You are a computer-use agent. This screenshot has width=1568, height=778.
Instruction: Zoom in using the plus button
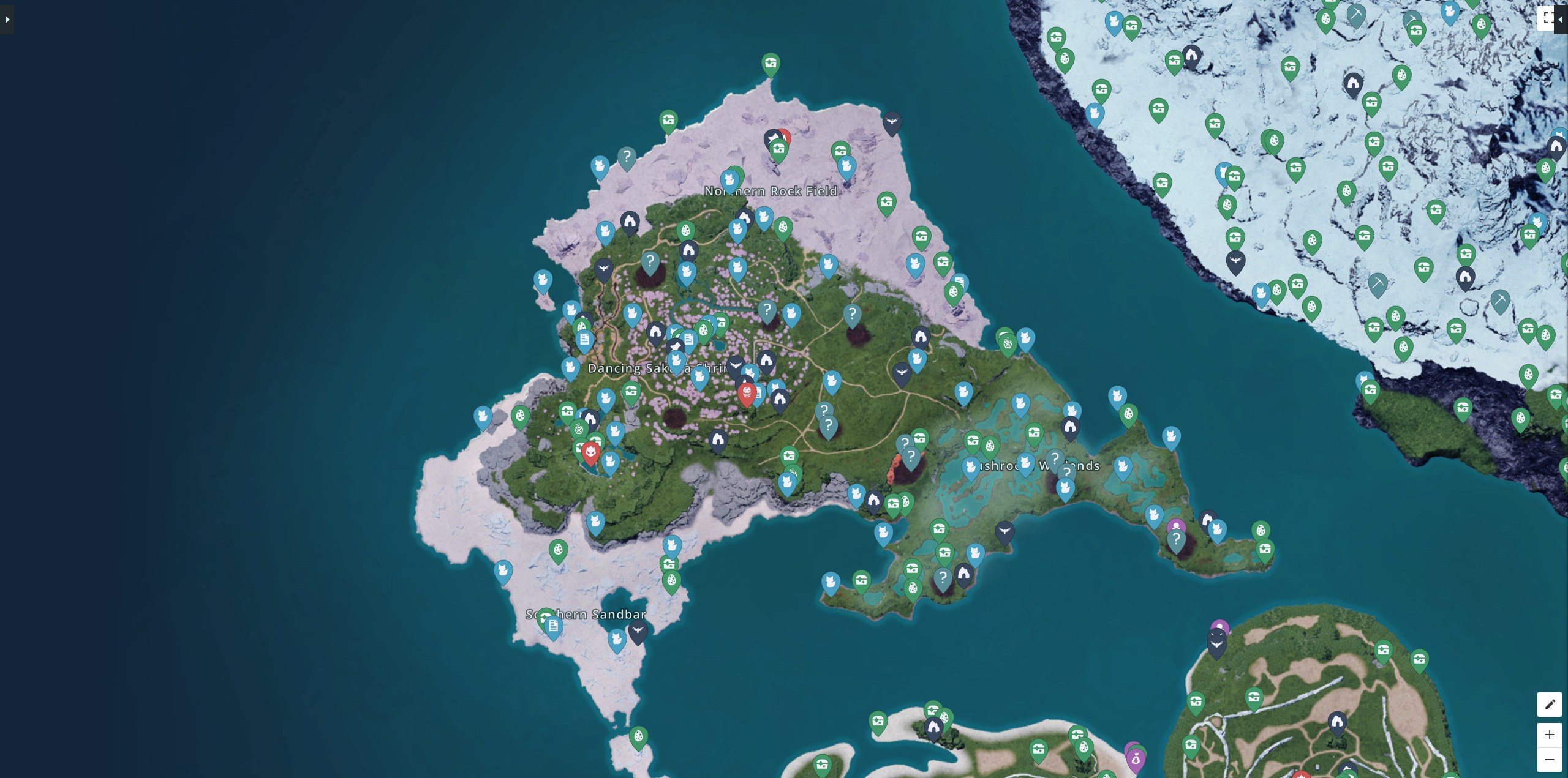1551,735
